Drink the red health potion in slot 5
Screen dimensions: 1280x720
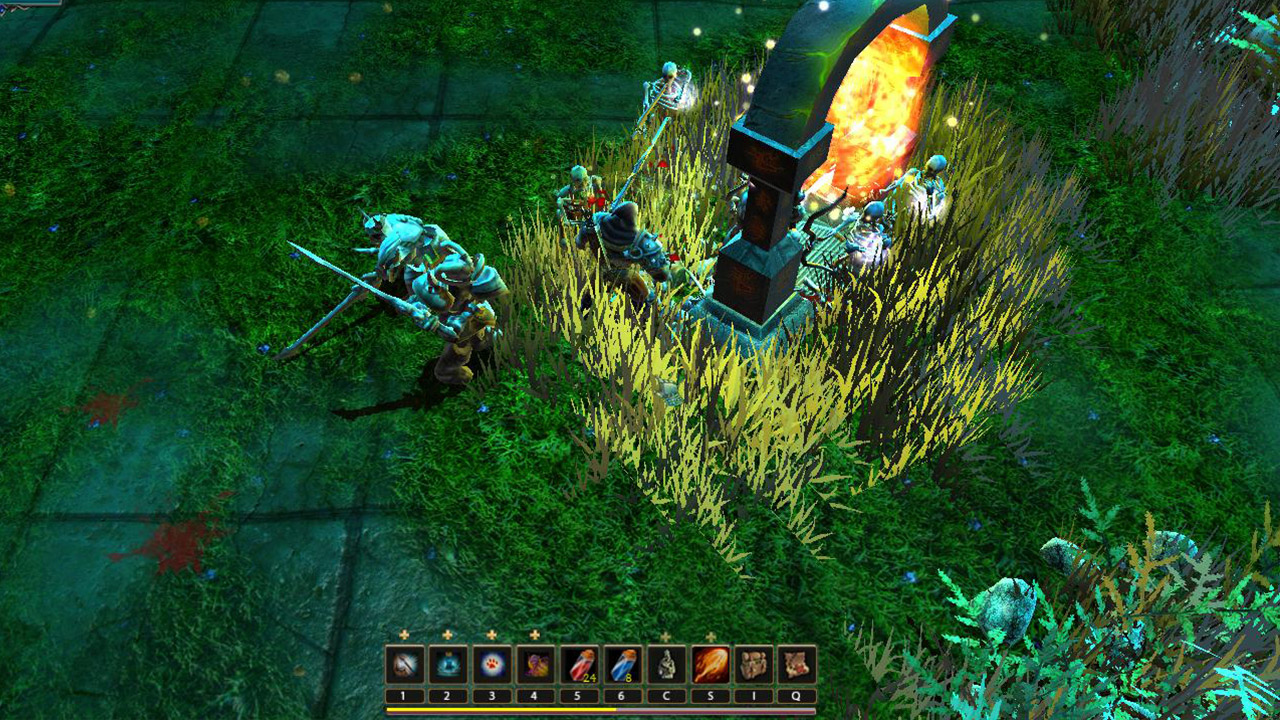click(582, 663)
